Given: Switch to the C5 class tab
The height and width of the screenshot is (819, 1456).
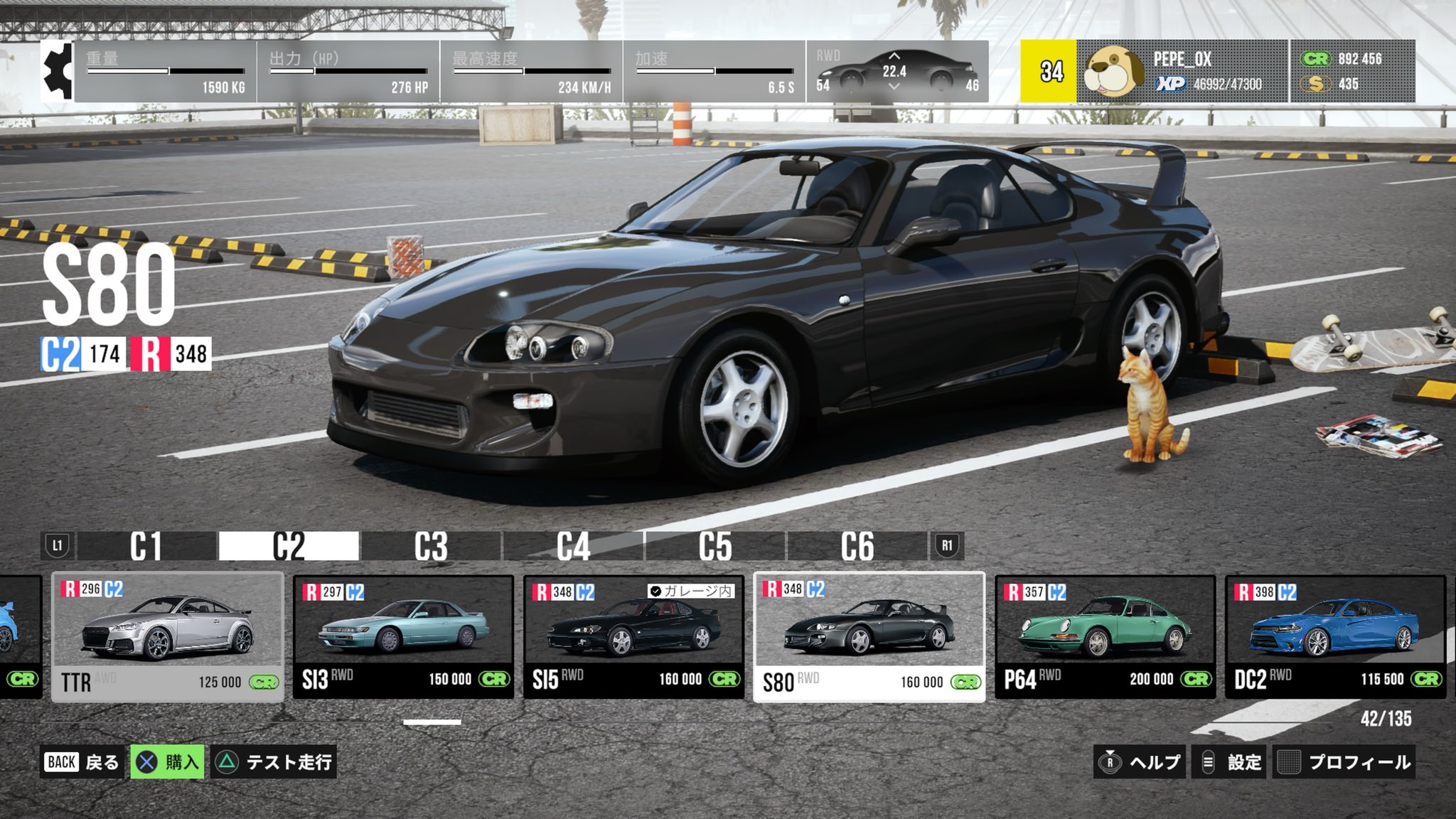Looking at the screenshot, I should pos(715,546).
